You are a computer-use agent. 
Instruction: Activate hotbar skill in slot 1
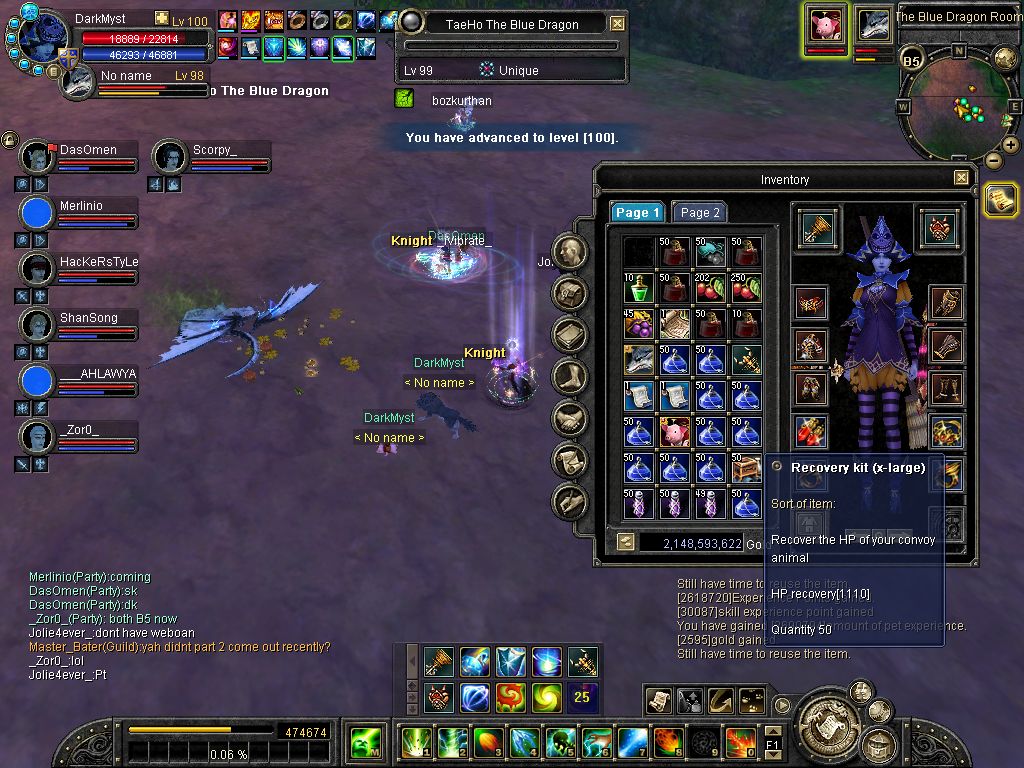point(415,743)
